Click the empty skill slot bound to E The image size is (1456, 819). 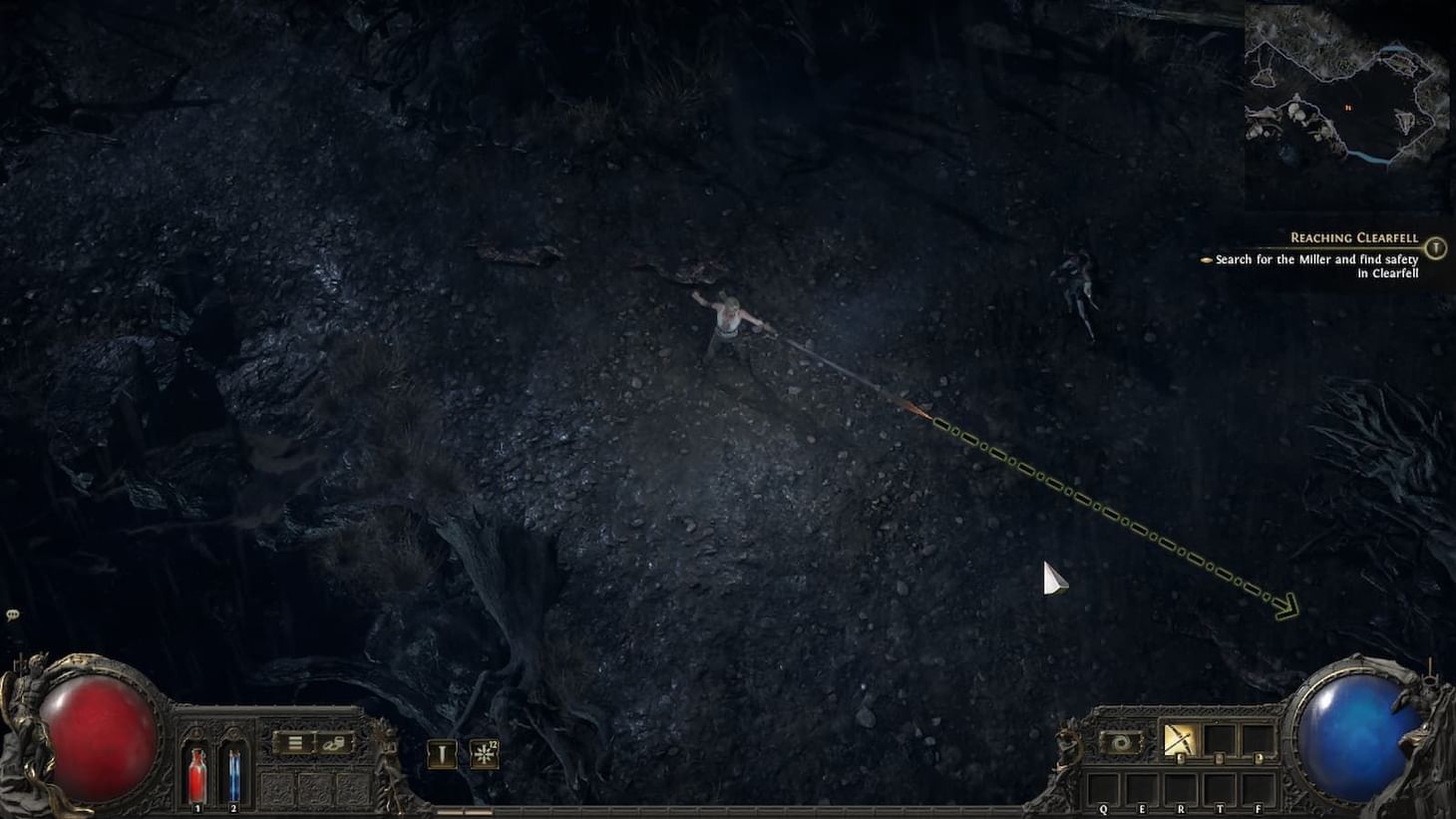1142,788
